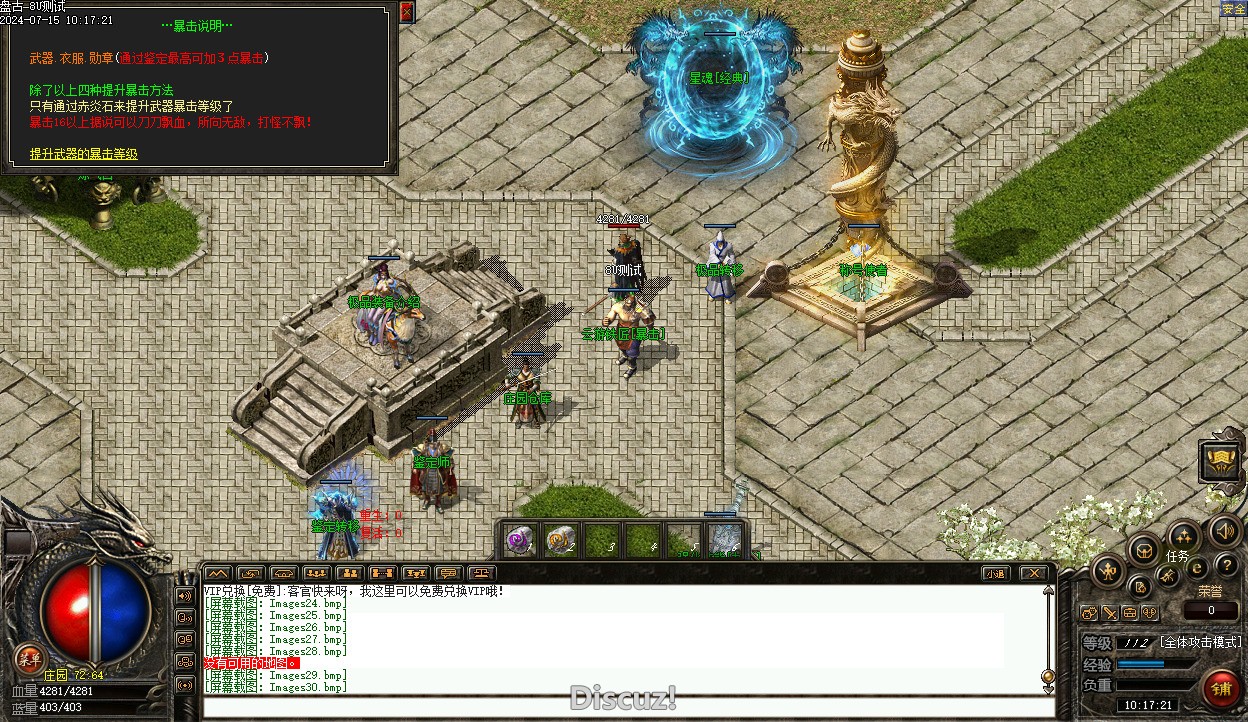Image resolution: width=1248 pixels, height=722 pixels.
Task: Click the mountain-shaped chat toolbar button
Action: point(217,573)
